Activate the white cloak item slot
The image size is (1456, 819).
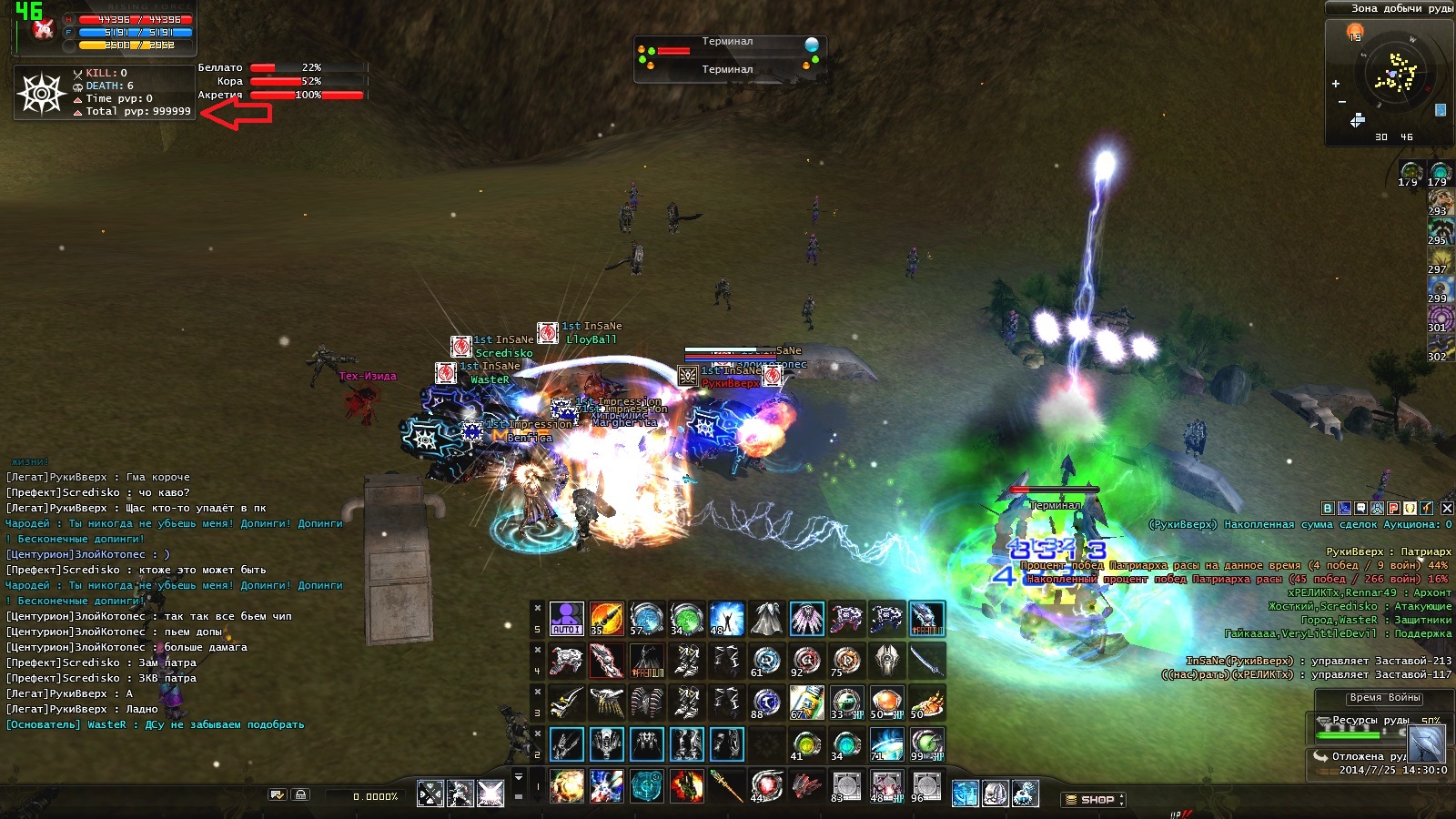tap(766, 619)
